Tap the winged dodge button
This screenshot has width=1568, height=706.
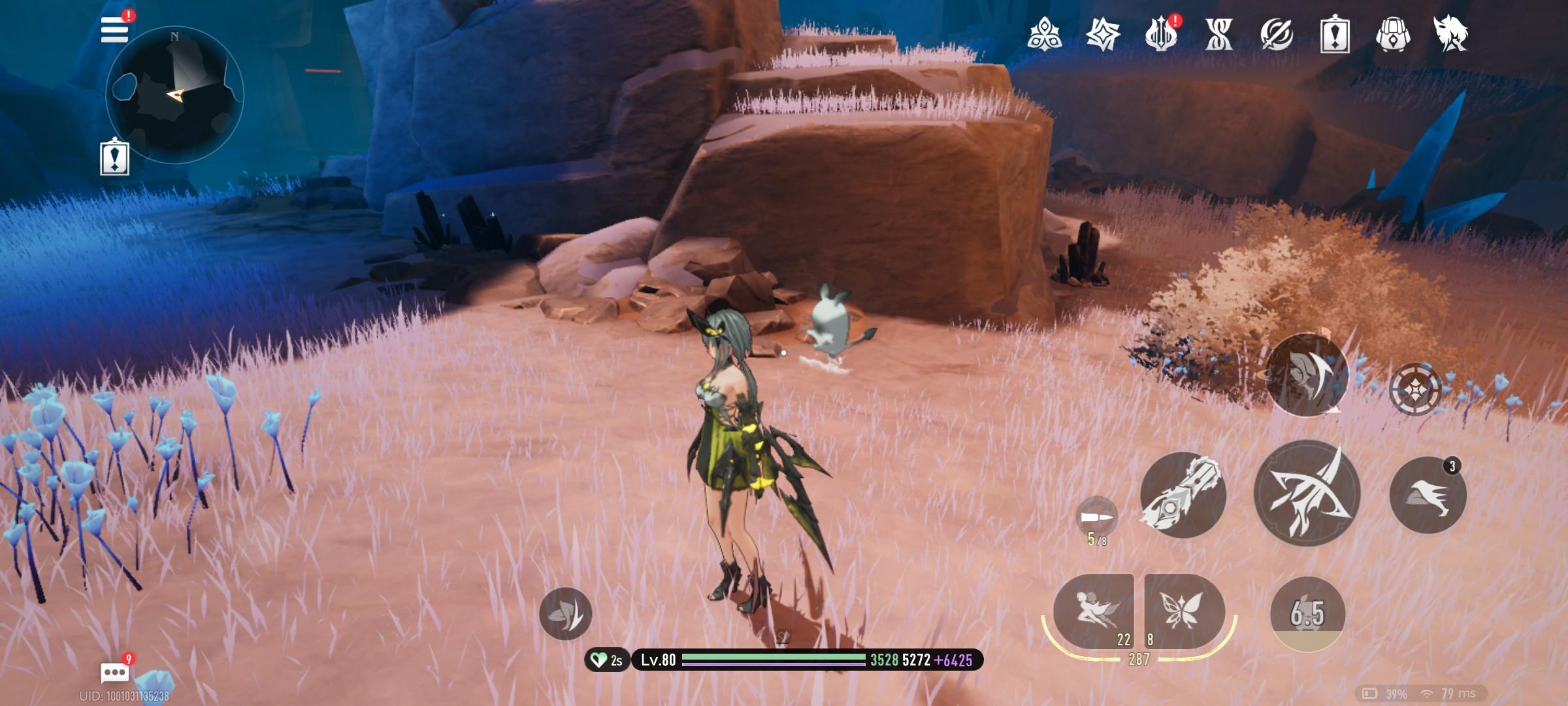pyautogui.click(x=1307, y=374)
